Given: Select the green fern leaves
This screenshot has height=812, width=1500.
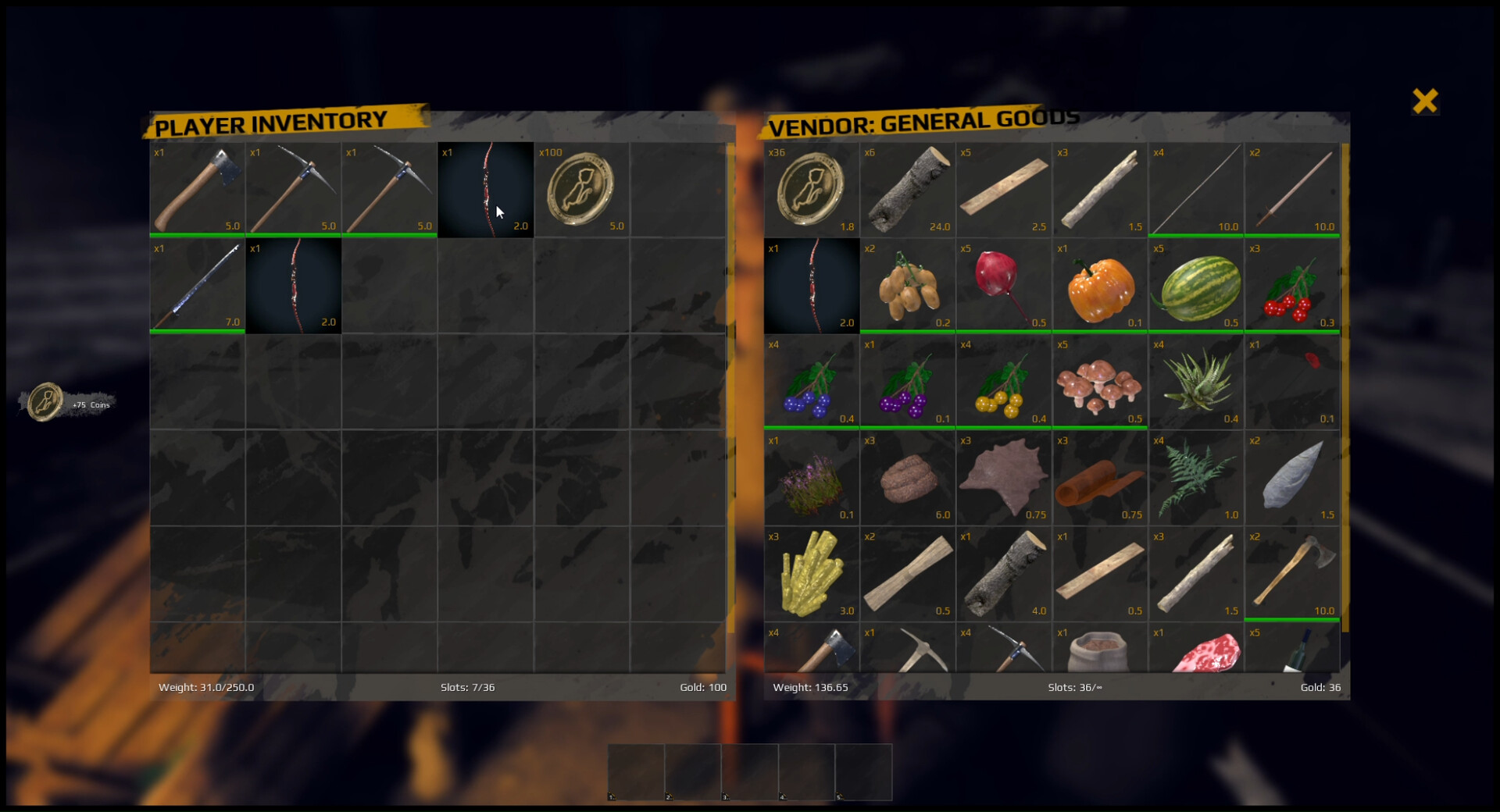Looking at the screenshot, I should pos(1195,478).
